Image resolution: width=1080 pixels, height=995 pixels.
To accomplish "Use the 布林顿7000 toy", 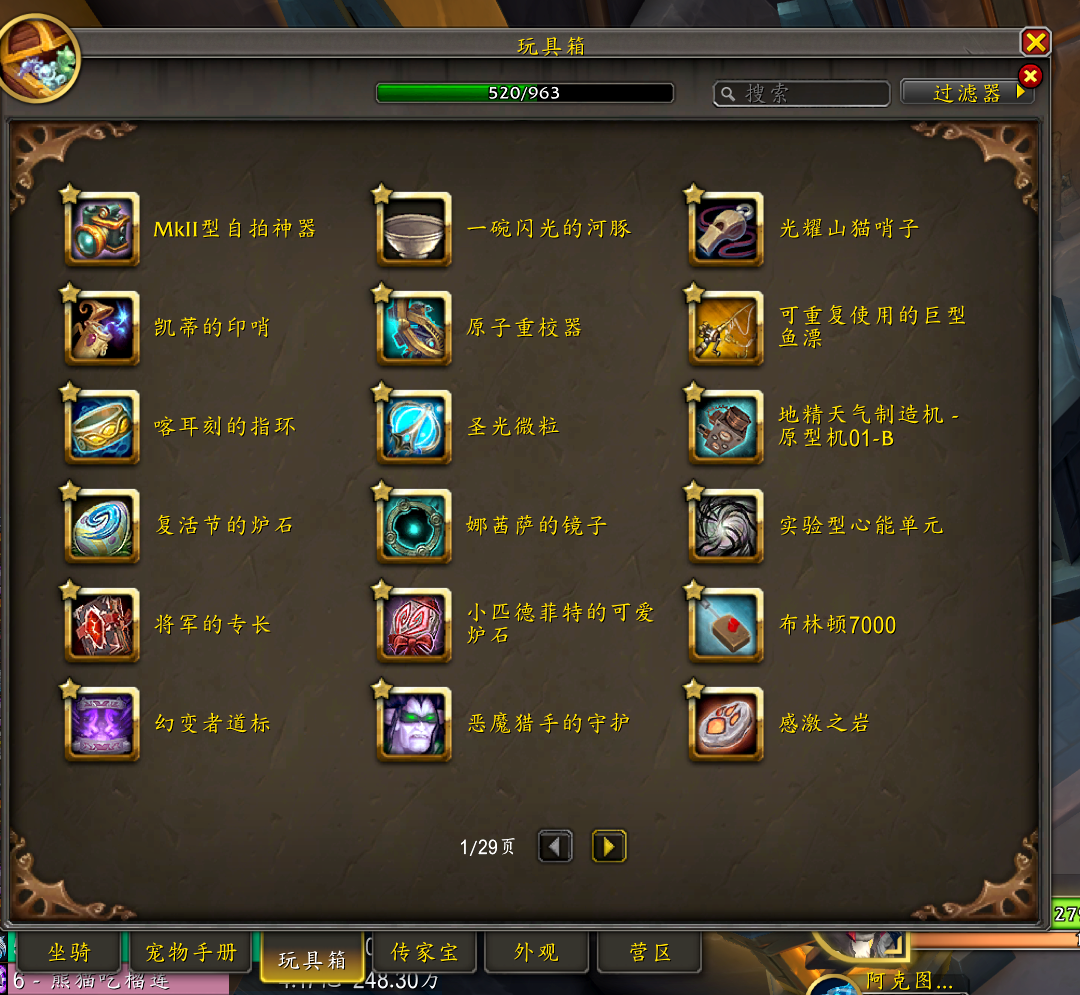I will (726, 625).
